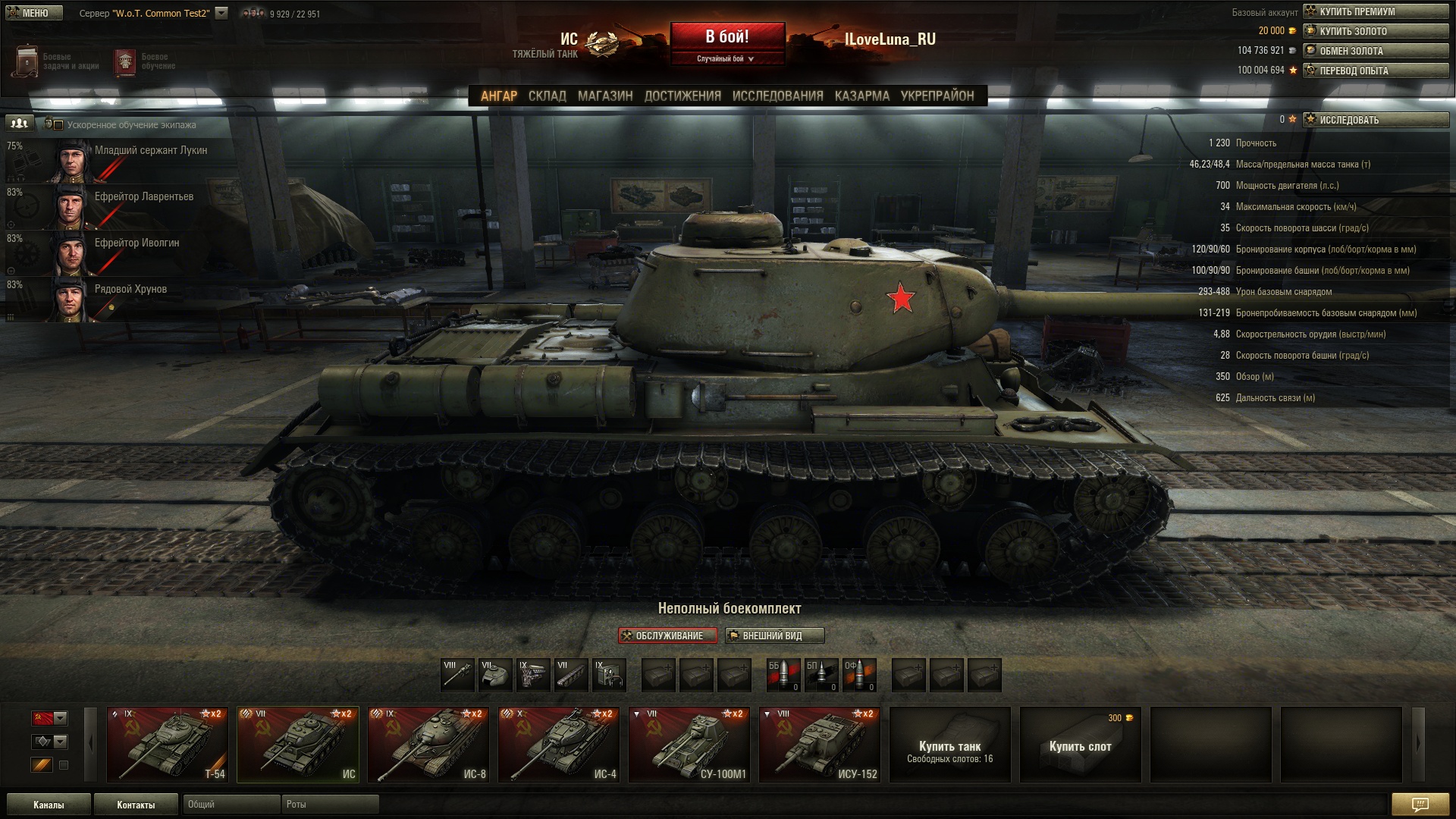The height and width of the screenshot is (819, 1456).
Task: Click КУПИТЬ ЗОЛОТО button
Action: 1375,31
